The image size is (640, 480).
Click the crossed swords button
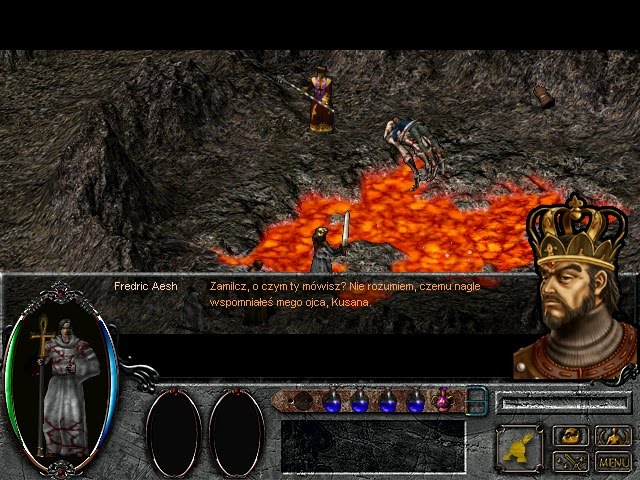click(x=571, y=461)
